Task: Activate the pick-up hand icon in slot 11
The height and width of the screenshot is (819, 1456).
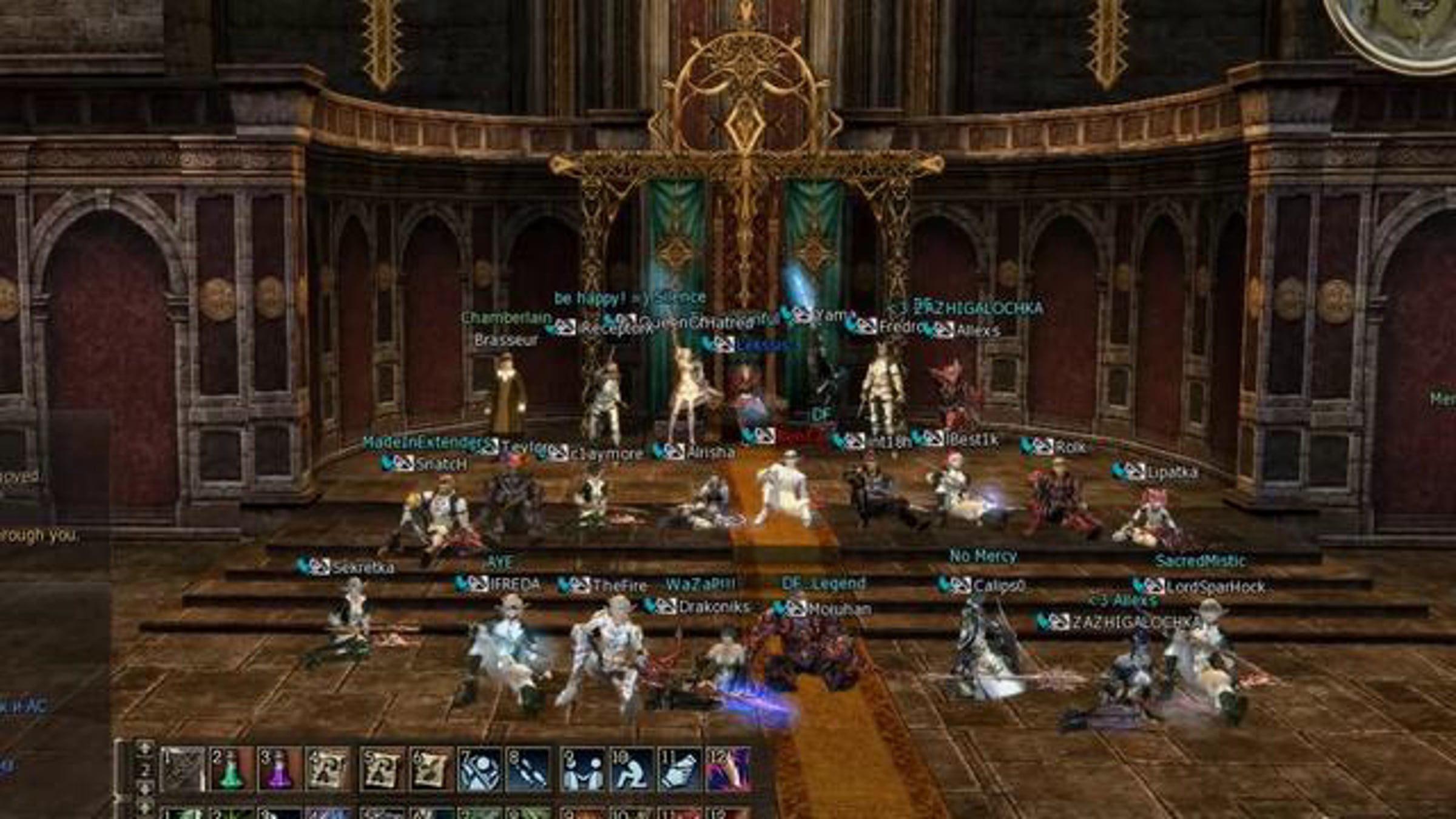Action: click(x=680, y=769)
